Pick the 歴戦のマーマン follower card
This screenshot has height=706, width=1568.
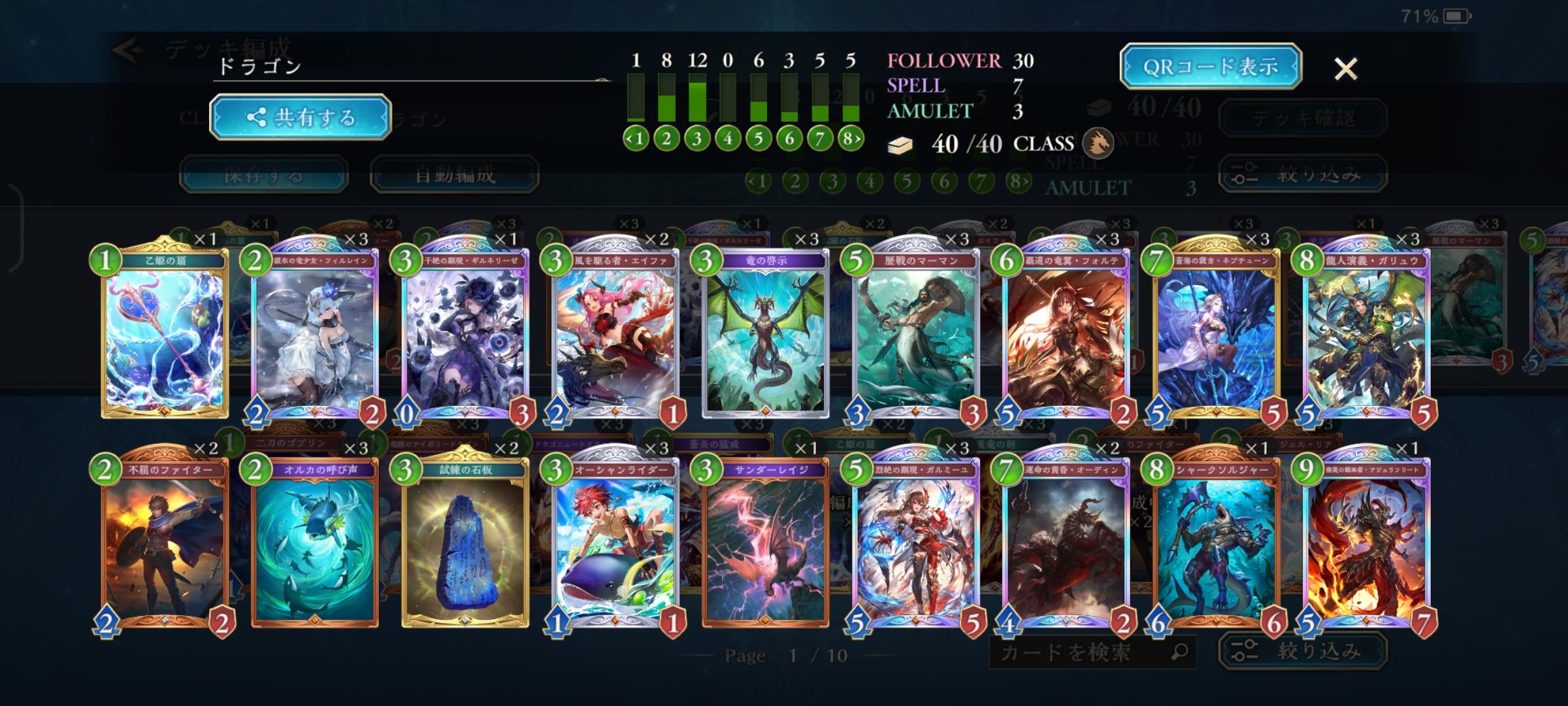tap(916, 333)
